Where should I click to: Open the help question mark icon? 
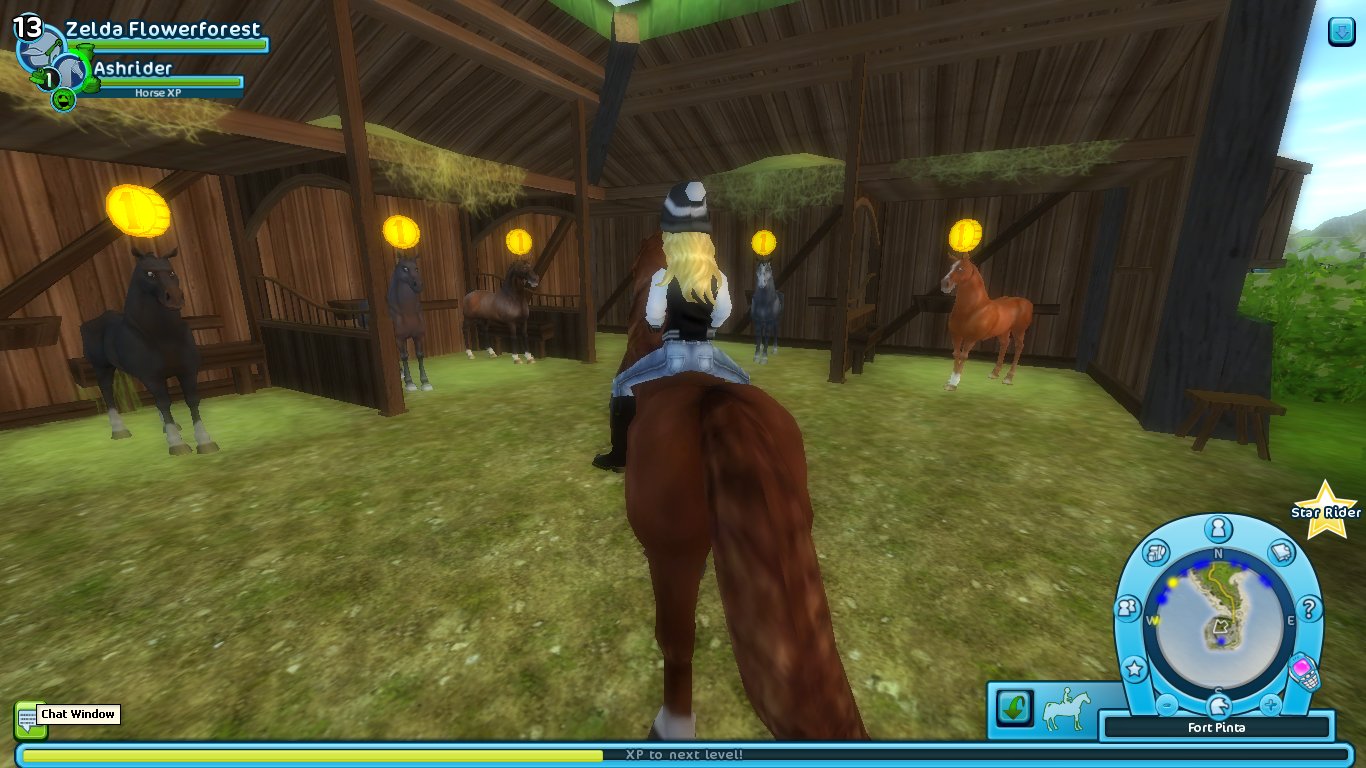click(1309, 607)
